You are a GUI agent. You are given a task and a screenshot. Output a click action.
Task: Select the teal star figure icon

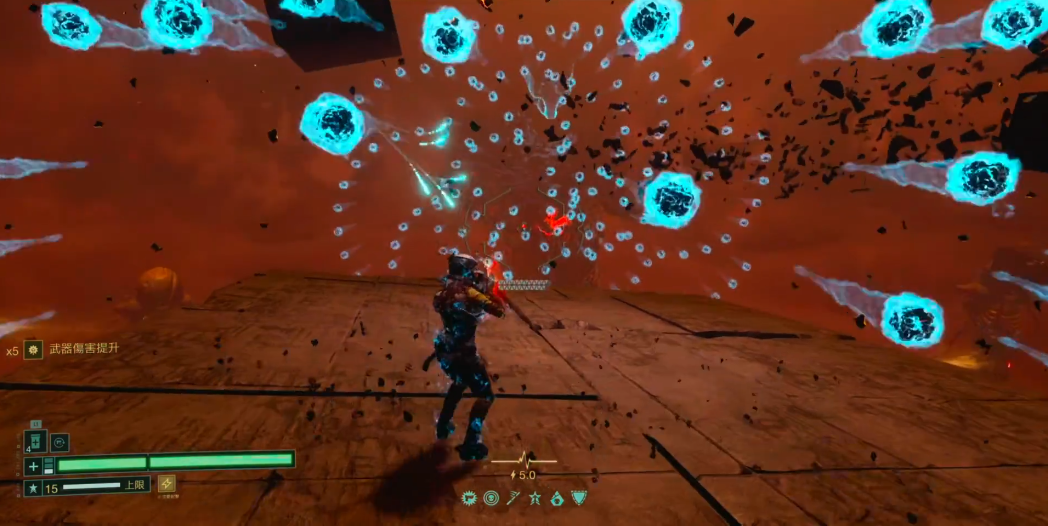[534, 498]
